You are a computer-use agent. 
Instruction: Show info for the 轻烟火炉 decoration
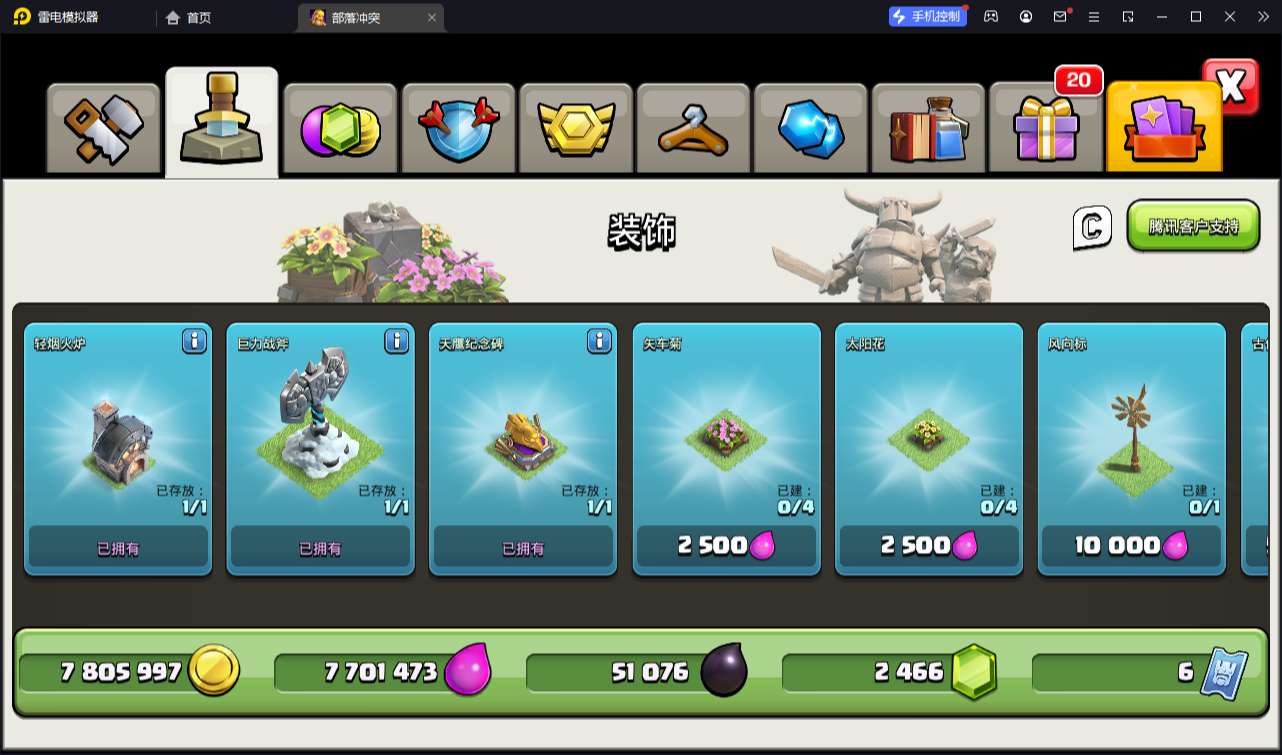tap(194, 342)
